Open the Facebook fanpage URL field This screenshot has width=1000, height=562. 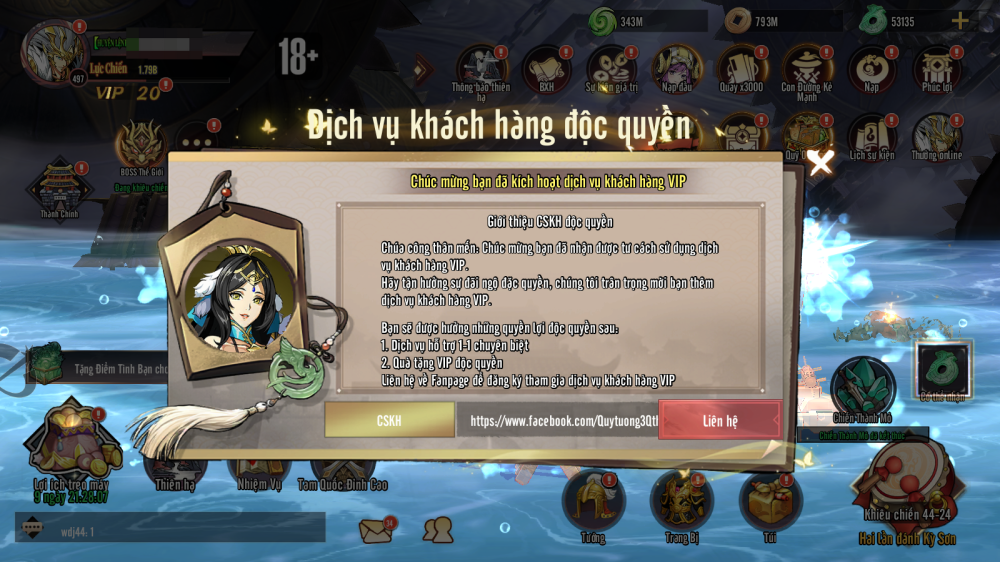(557, 421)
